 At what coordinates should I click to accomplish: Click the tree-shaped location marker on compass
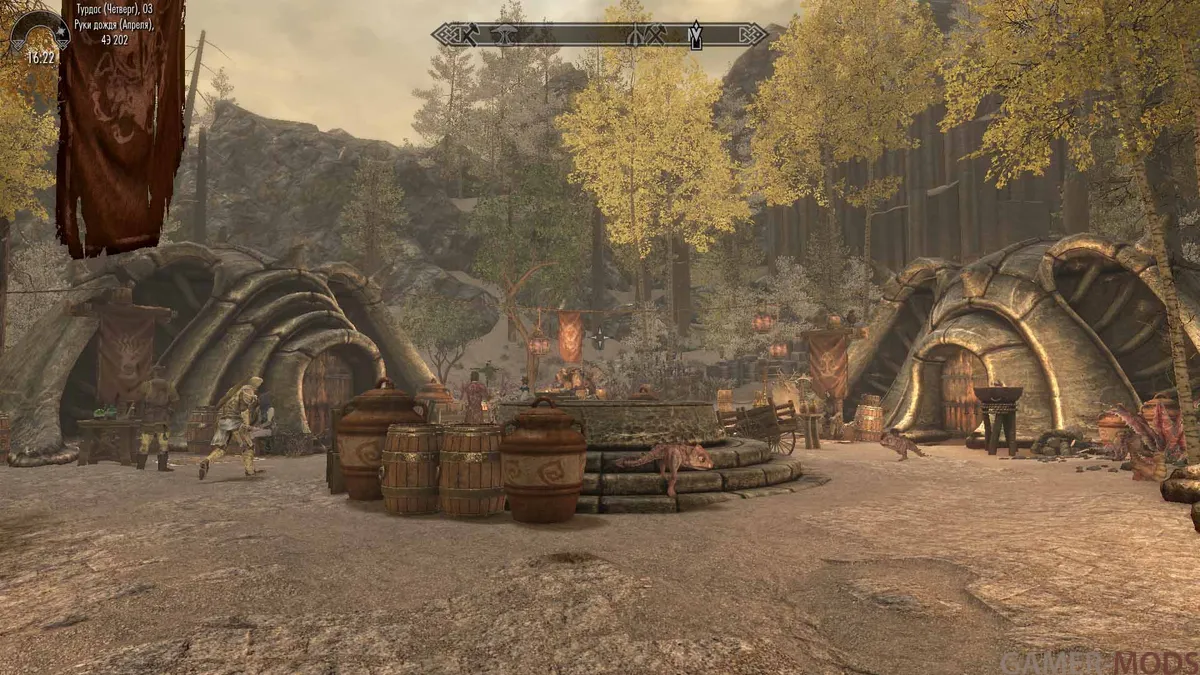(x=505, y=35)
